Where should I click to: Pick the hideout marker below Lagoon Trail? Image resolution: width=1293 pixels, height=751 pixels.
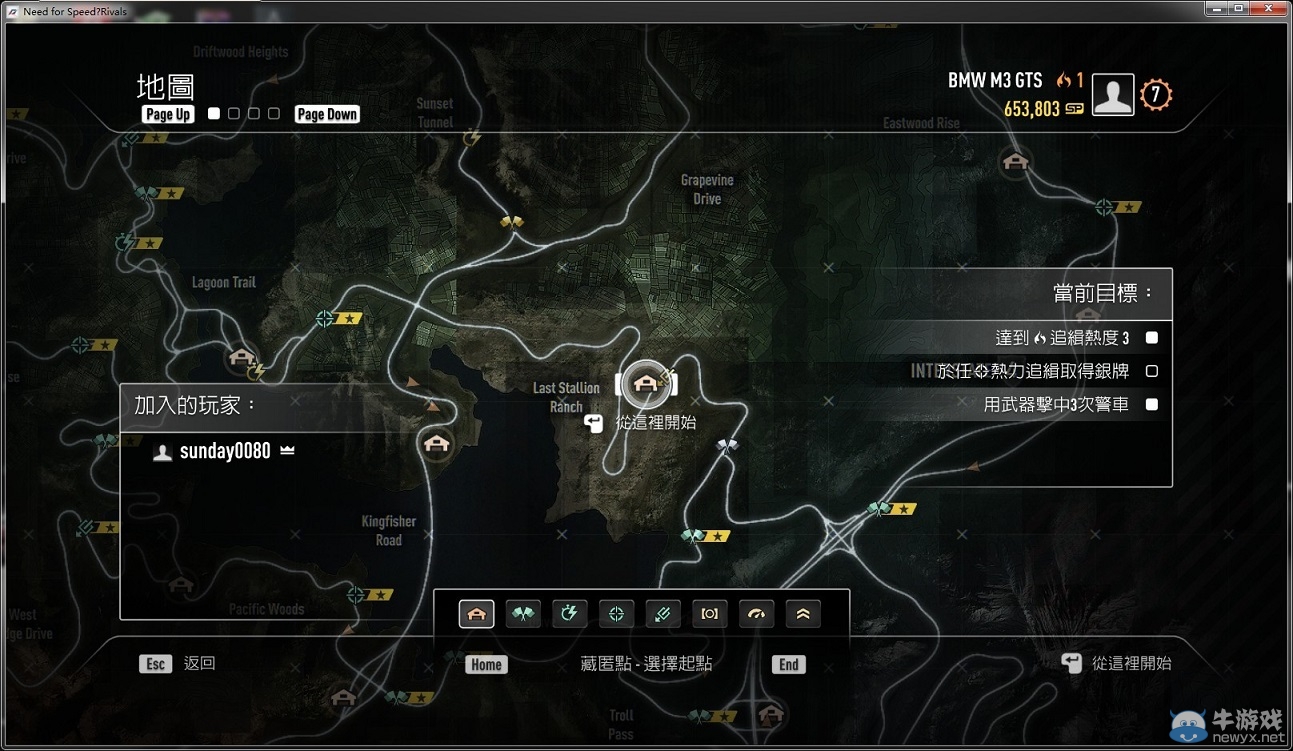(240, 357)
